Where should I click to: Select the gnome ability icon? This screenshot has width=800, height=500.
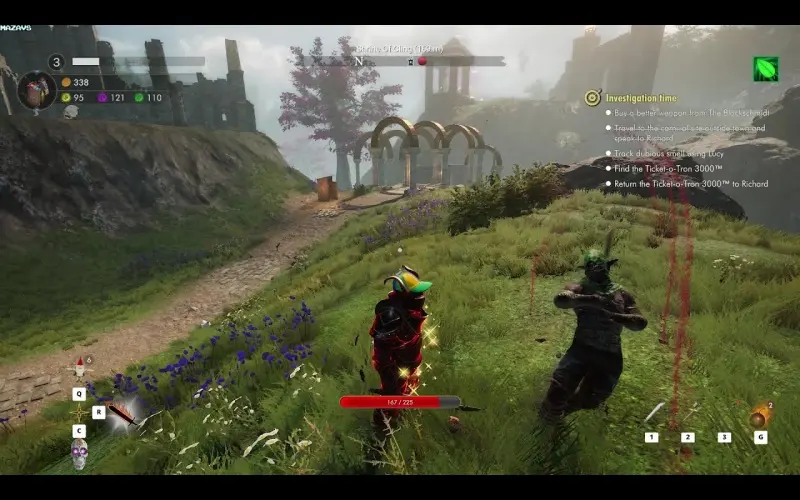click(x=79, y=369)
